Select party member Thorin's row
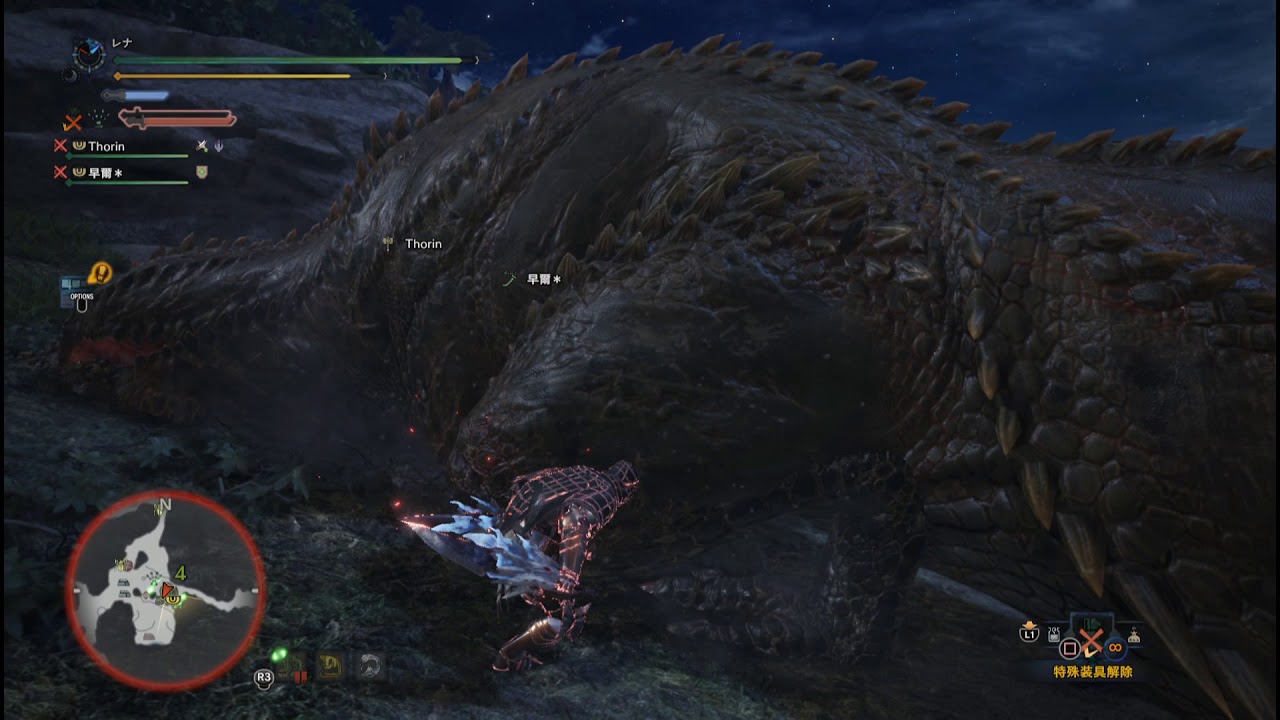Viewport: 1280px width, 720px height. [x=106, y=146]
